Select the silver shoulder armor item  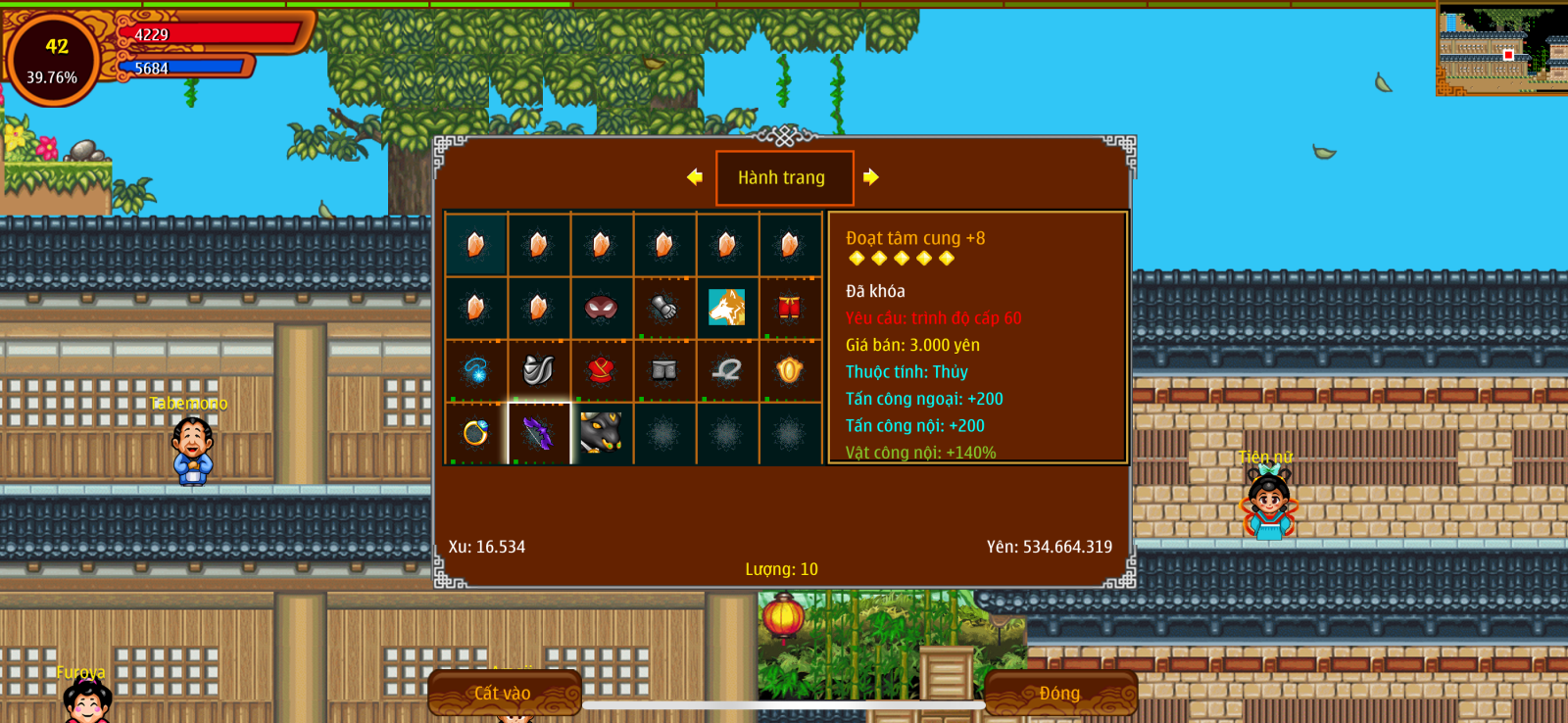coord(538,370)
